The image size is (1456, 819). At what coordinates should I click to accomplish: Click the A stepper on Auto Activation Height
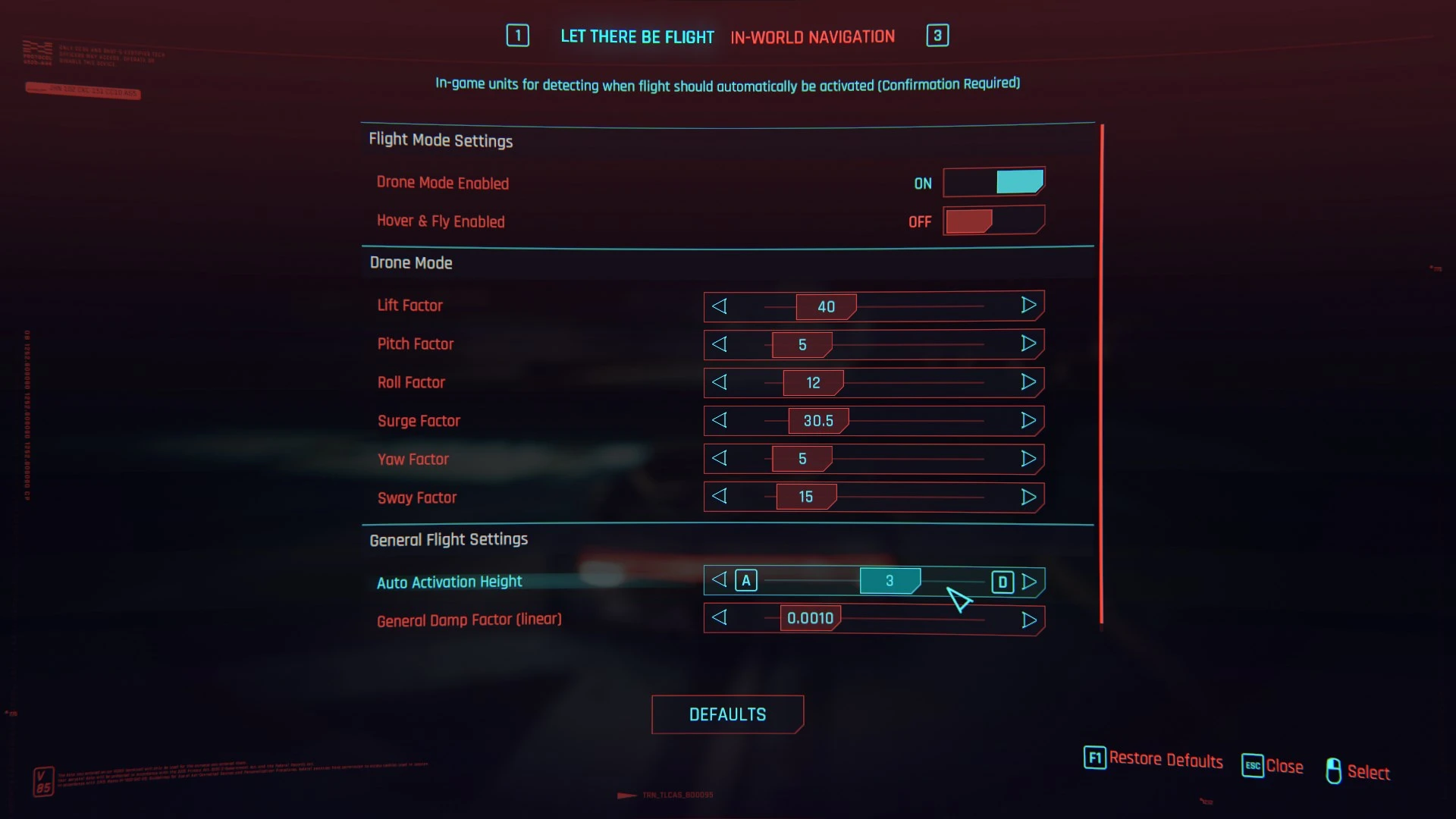click(x=746, y=580)
